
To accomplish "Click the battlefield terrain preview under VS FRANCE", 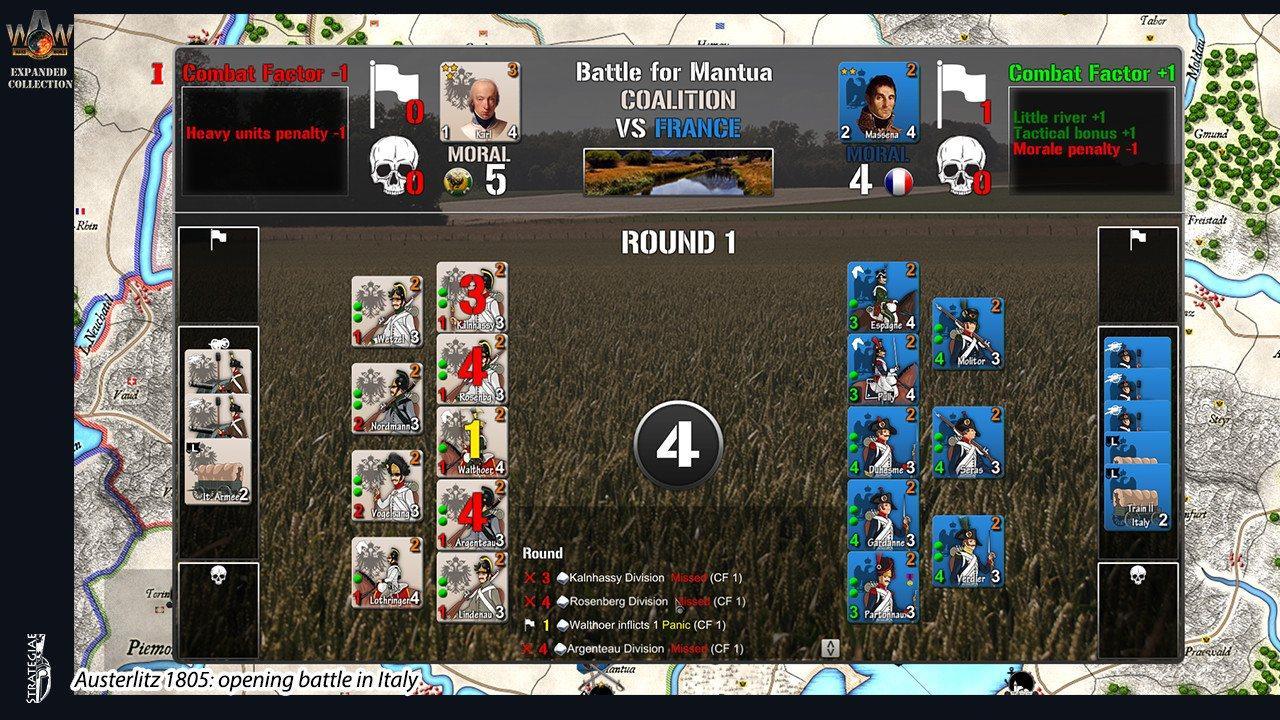I will (680, 170).
